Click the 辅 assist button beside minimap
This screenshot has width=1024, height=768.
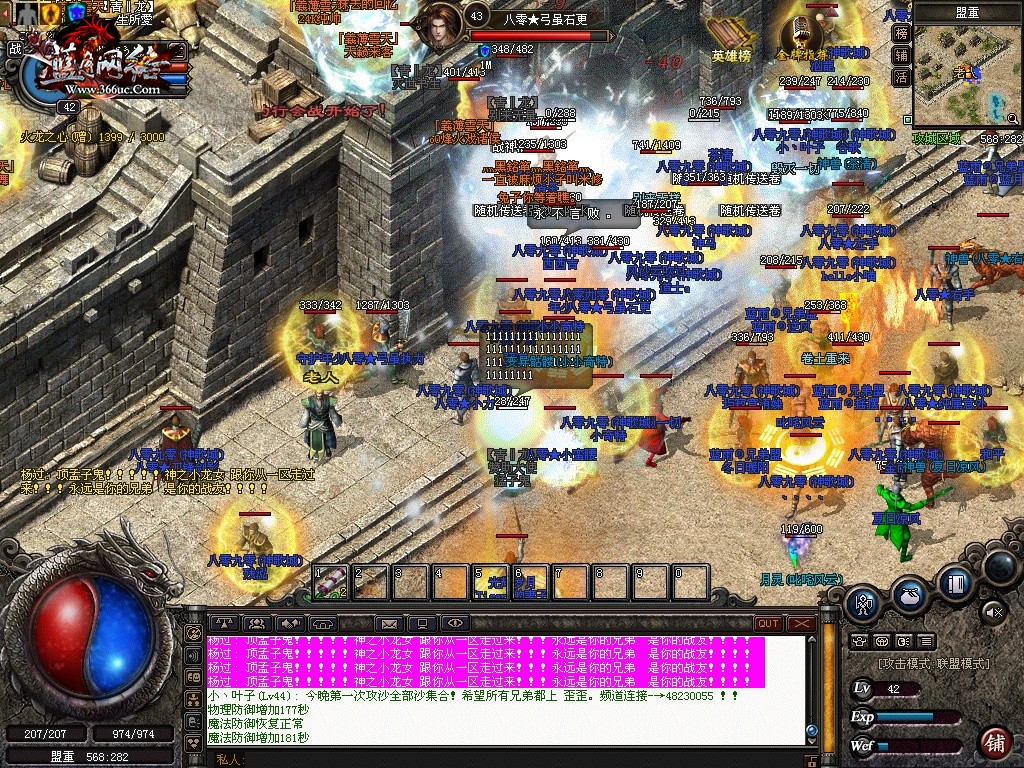pos(901,55)
